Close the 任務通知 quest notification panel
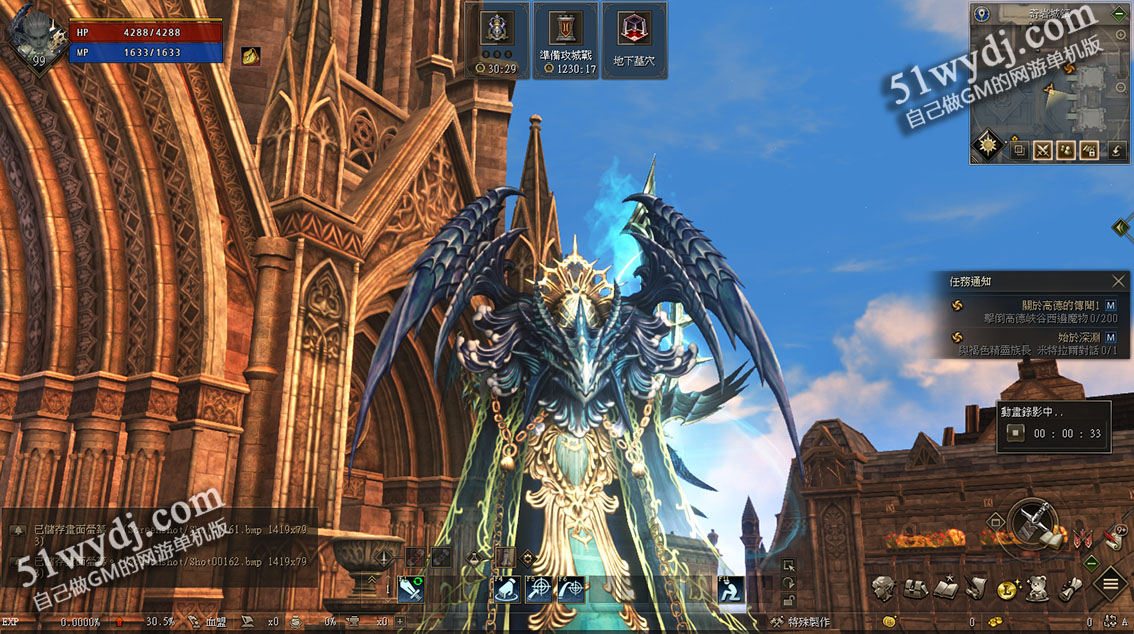1134x634 pixels. [x=1119, y=282]
